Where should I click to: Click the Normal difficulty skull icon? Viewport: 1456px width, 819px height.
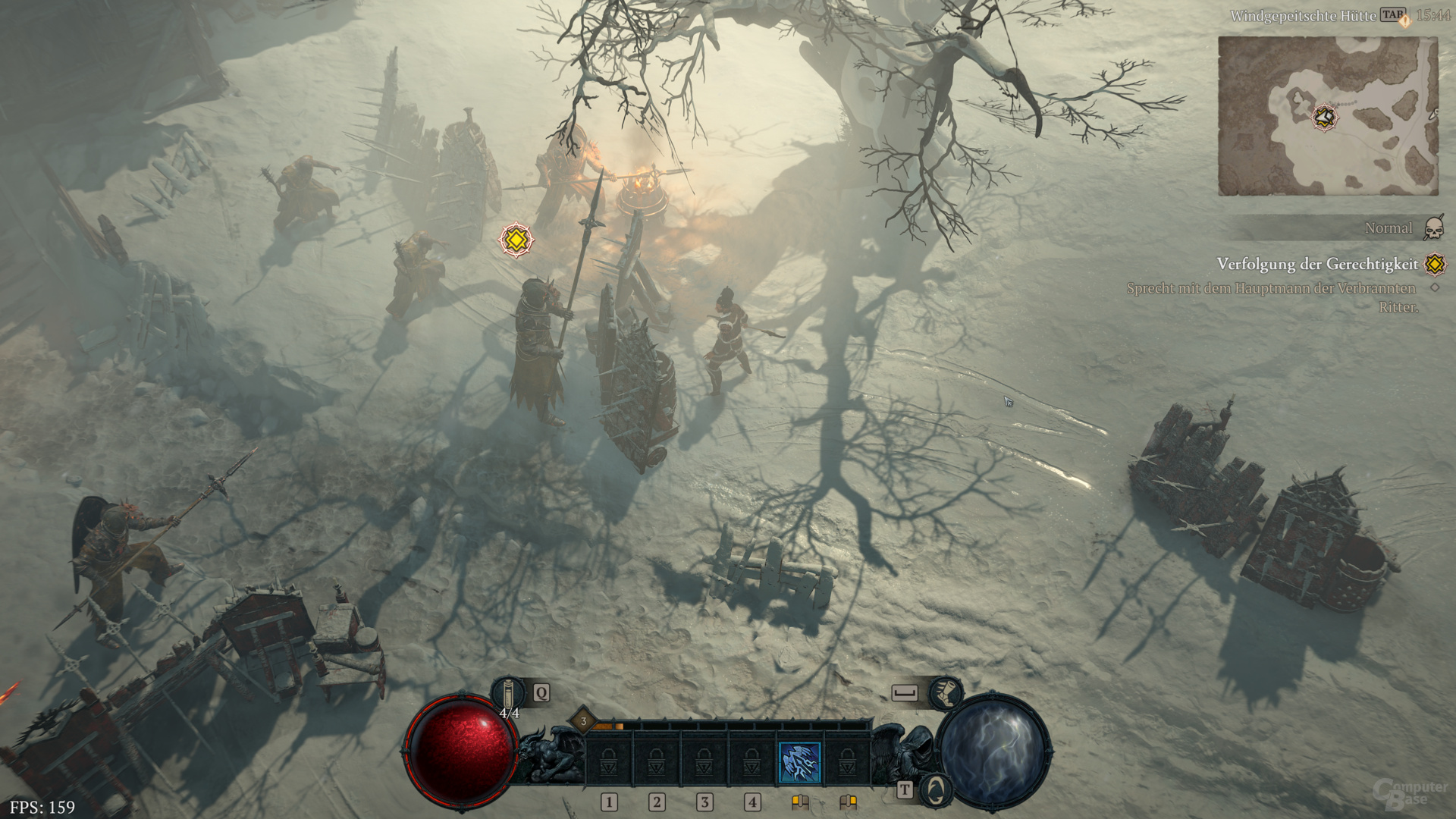(x=1433, y=228)
